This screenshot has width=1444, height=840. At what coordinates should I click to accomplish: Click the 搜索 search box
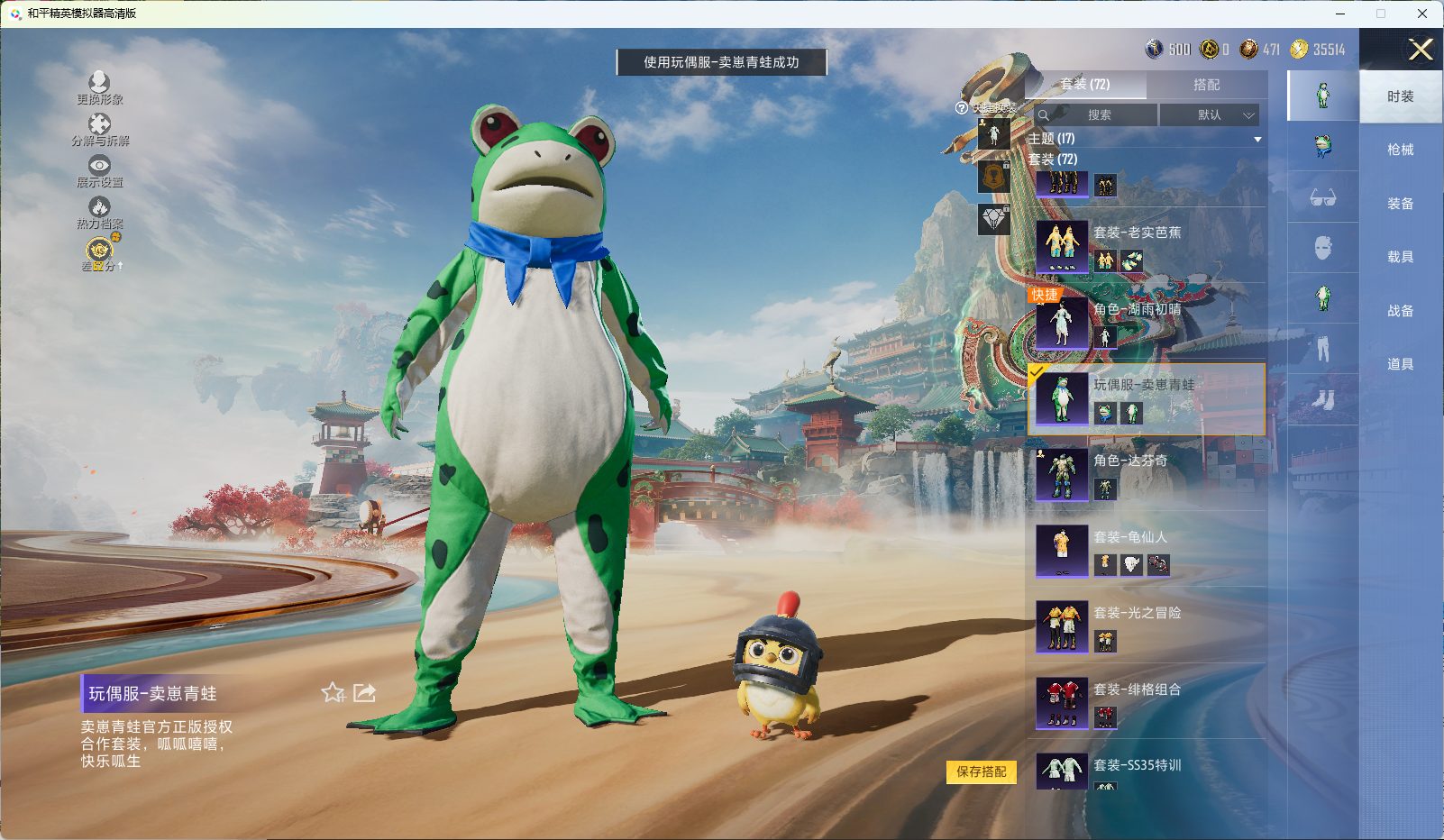coord(1097,115)
